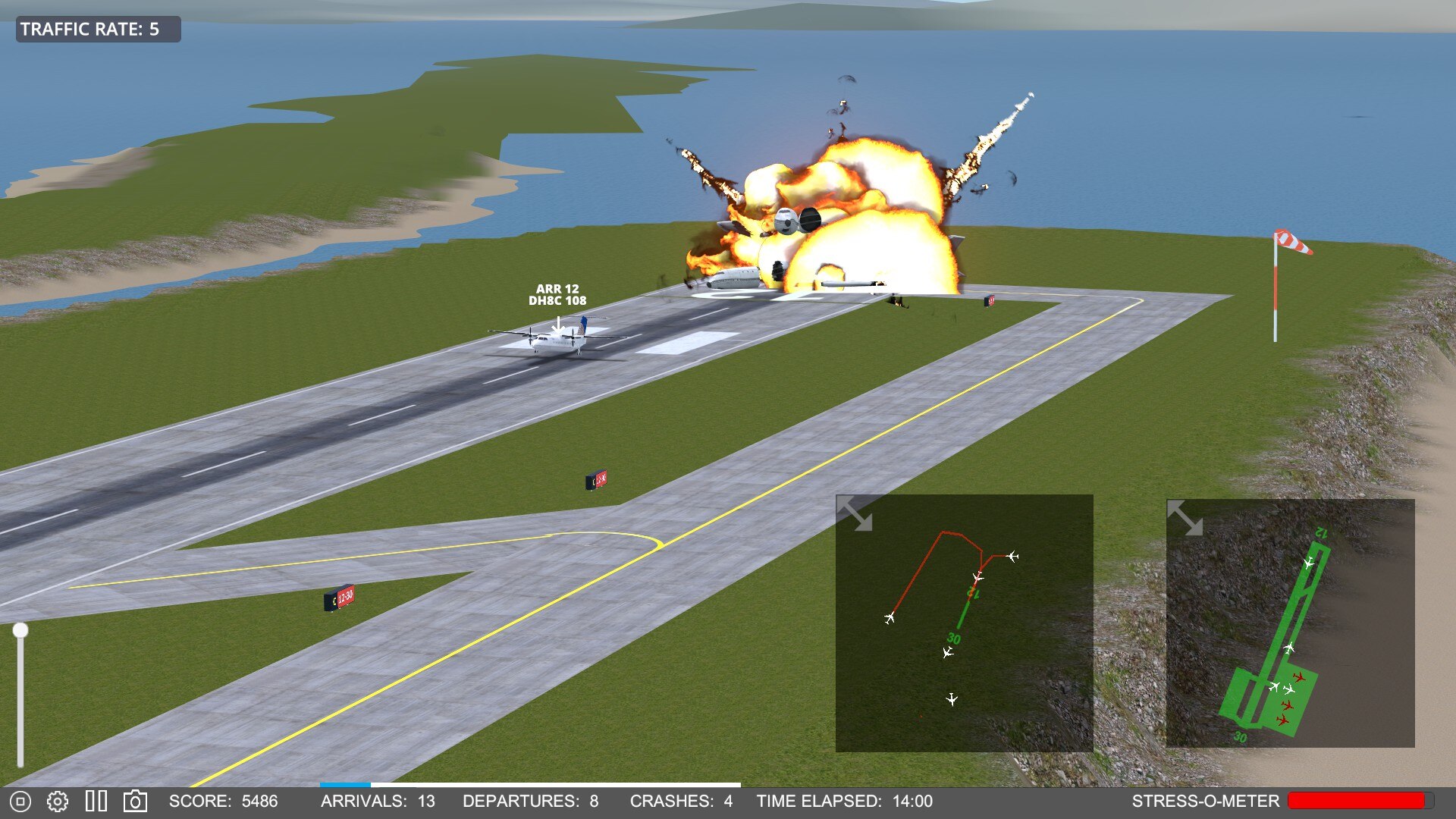Pause the game simulation
1456x819 pixels.
pyautogui.click(x=96, y=801)
